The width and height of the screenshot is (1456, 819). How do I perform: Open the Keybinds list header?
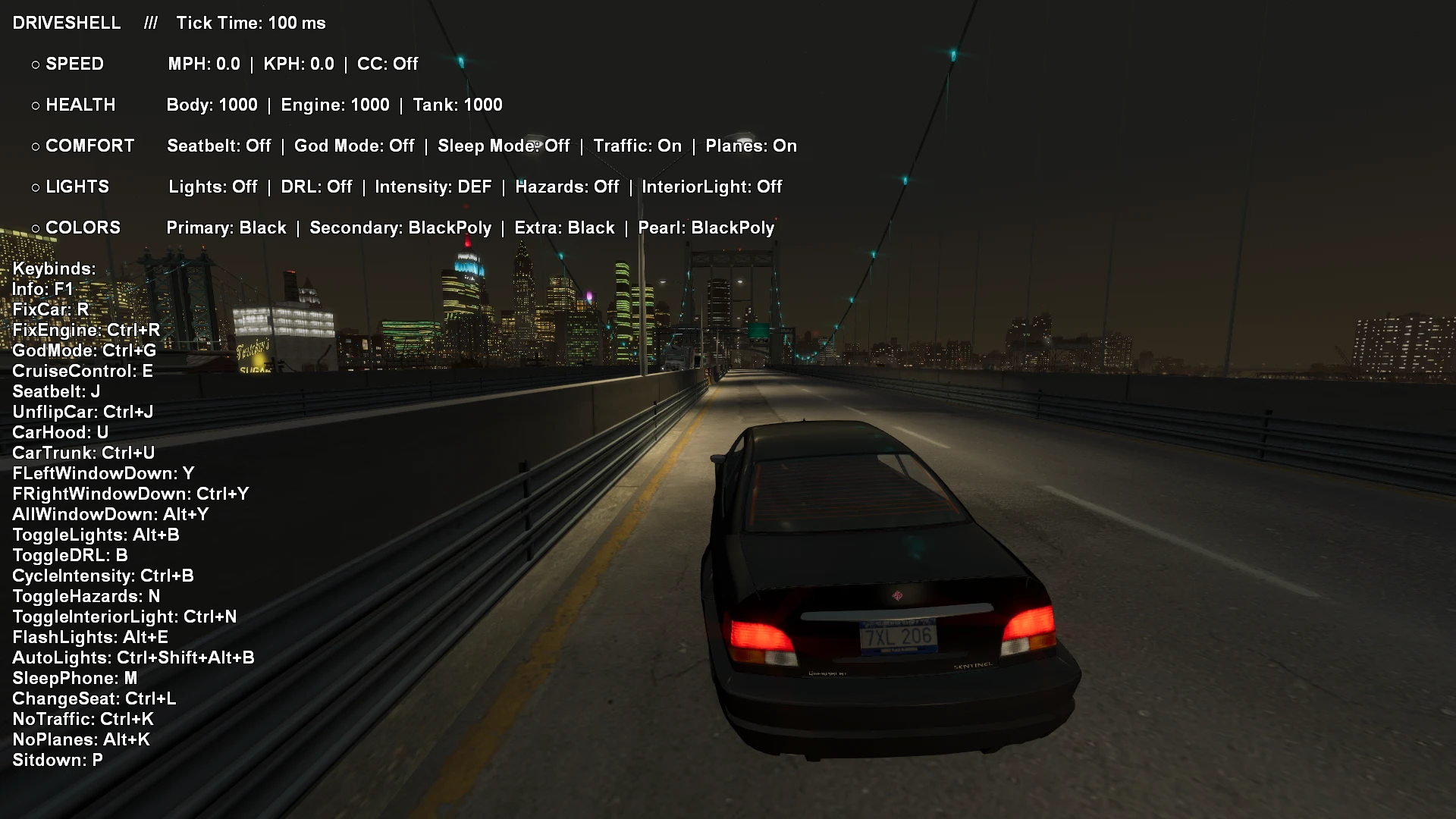[x=52, y=269]
